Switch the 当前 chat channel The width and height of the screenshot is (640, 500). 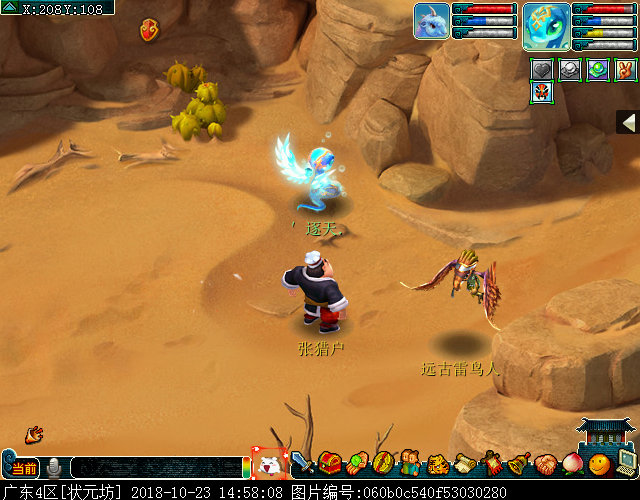[24, 468]
